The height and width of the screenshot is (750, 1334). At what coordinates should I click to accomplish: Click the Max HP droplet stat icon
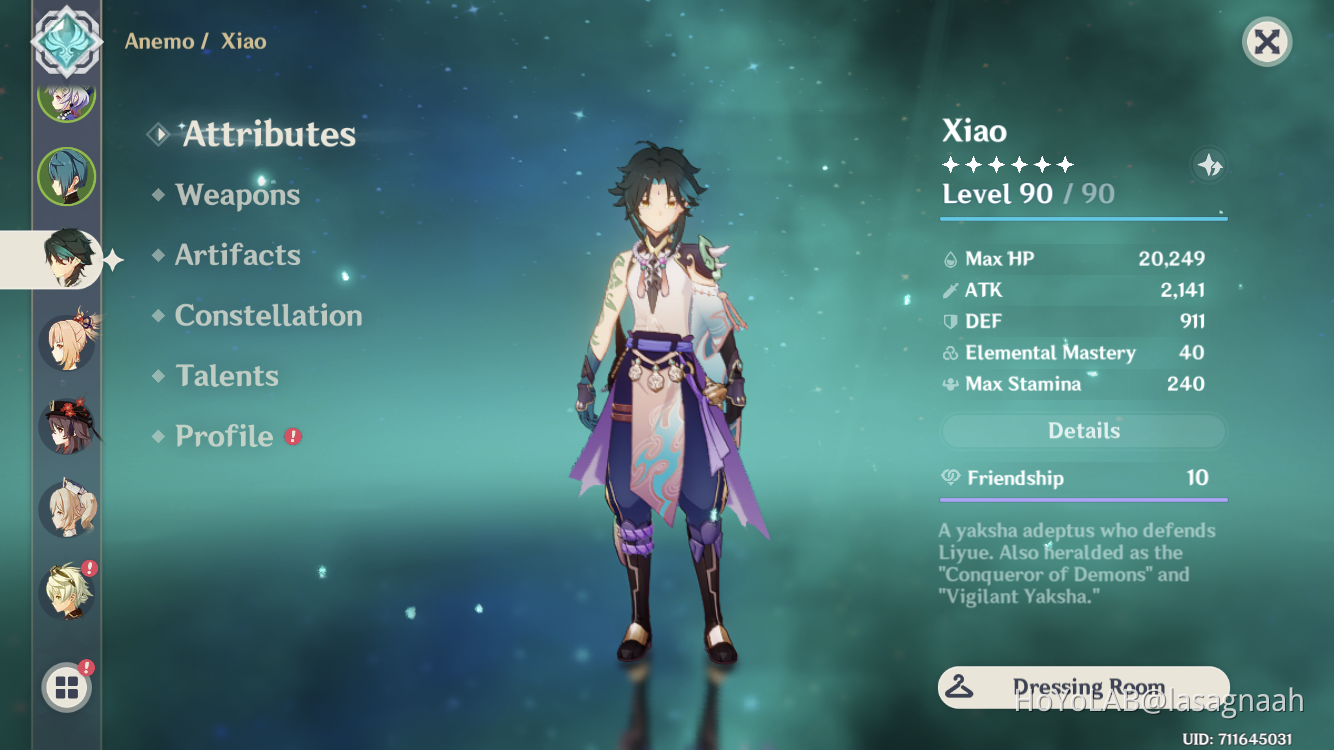(950, 258)
